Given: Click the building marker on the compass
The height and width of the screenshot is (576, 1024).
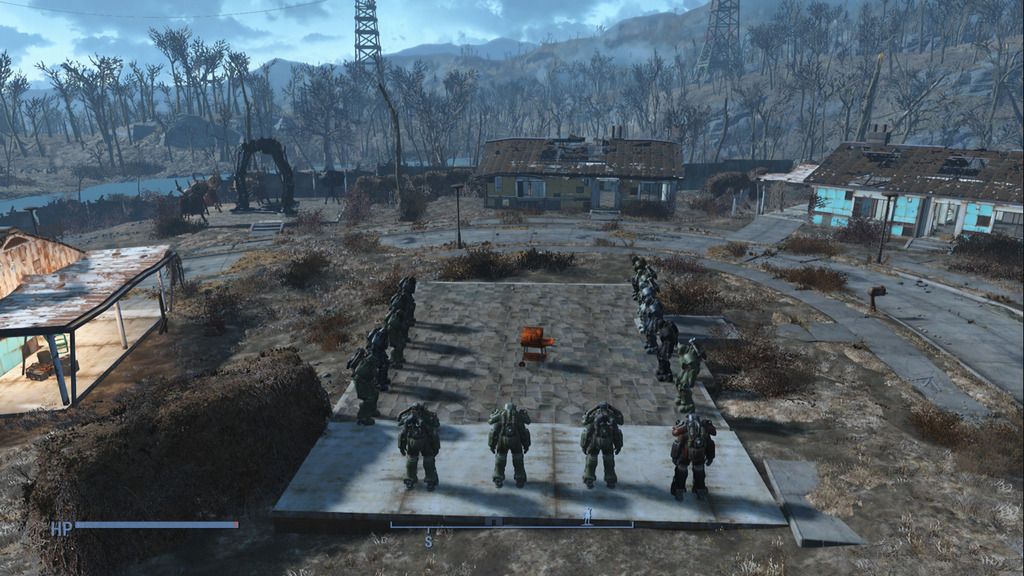Looking at the screenshot, I should pyautogui.click(x=496, y=521).
